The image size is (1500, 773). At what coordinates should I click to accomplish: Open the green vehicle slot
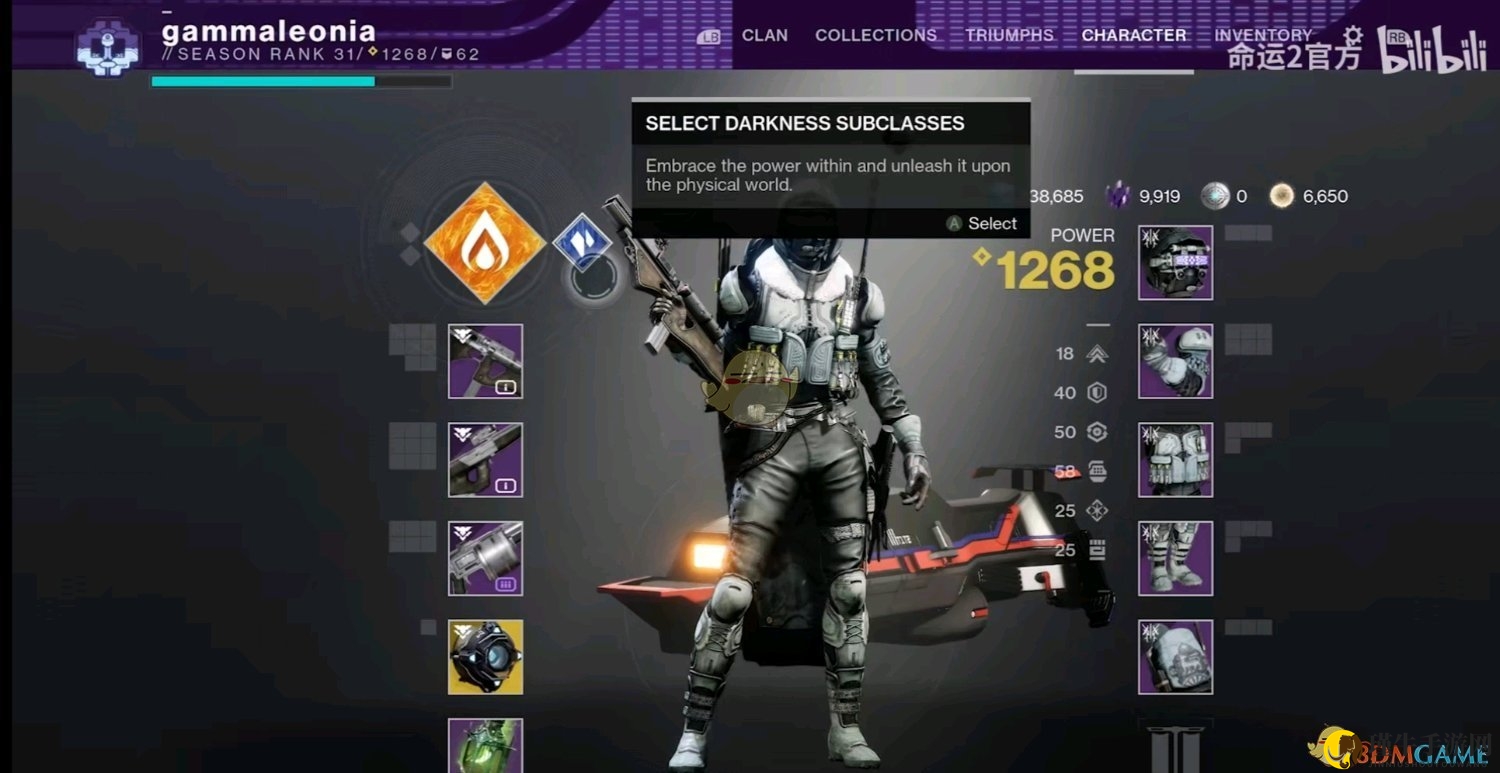(485, 745)
